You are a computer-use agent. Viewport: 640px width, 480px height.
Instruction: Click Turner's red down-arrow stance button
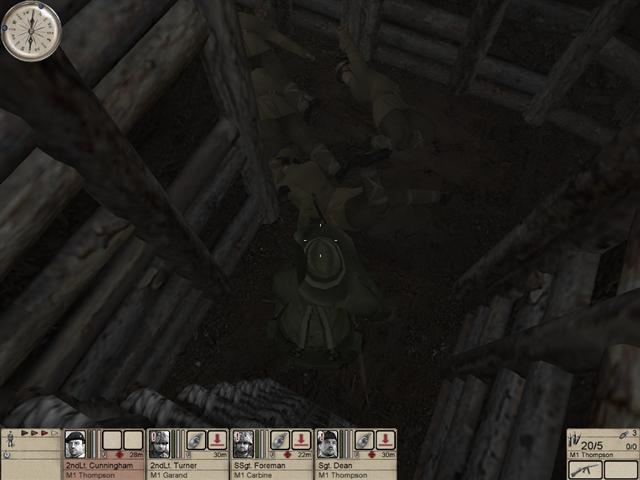(x=217, y=441)
